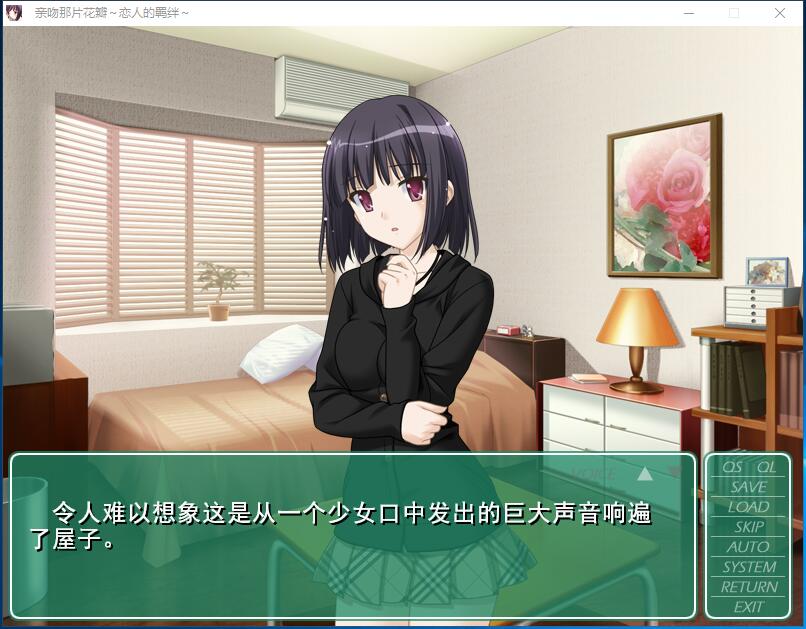Viewport: 806px width, 629px height.
Task: Minimize the game window
Action: (x=689, y=13)
